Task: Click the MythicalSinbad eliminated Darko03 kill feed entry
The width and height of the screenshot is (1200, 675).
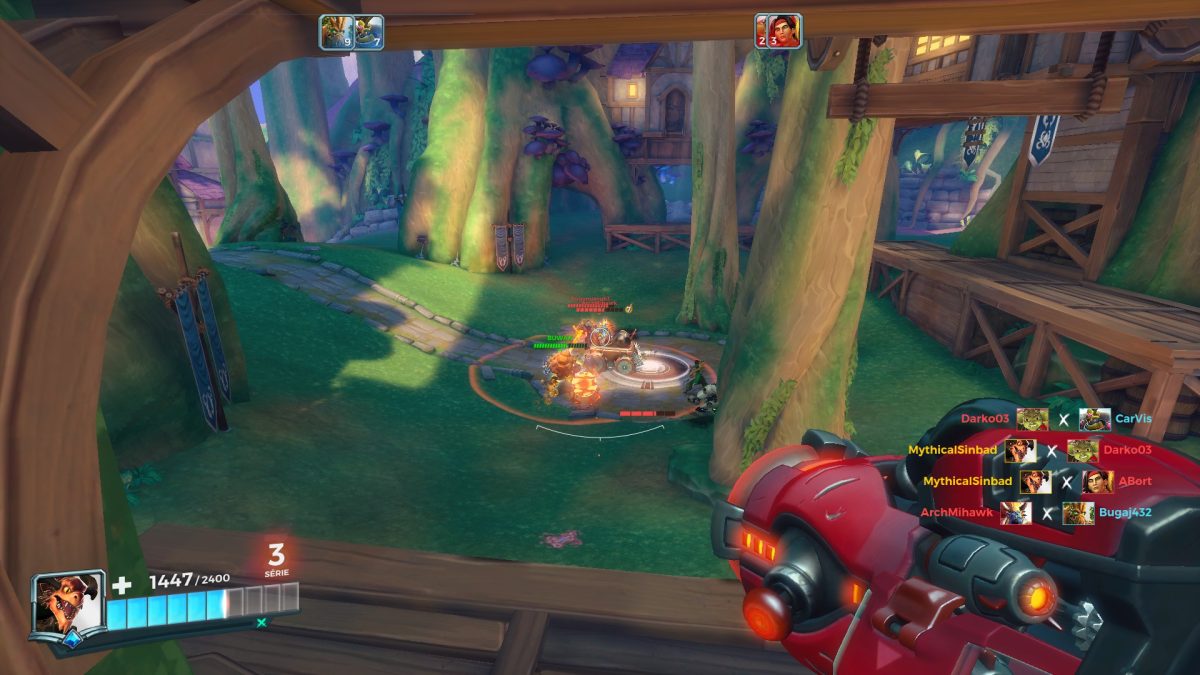Action: [x=1030, y=450]
